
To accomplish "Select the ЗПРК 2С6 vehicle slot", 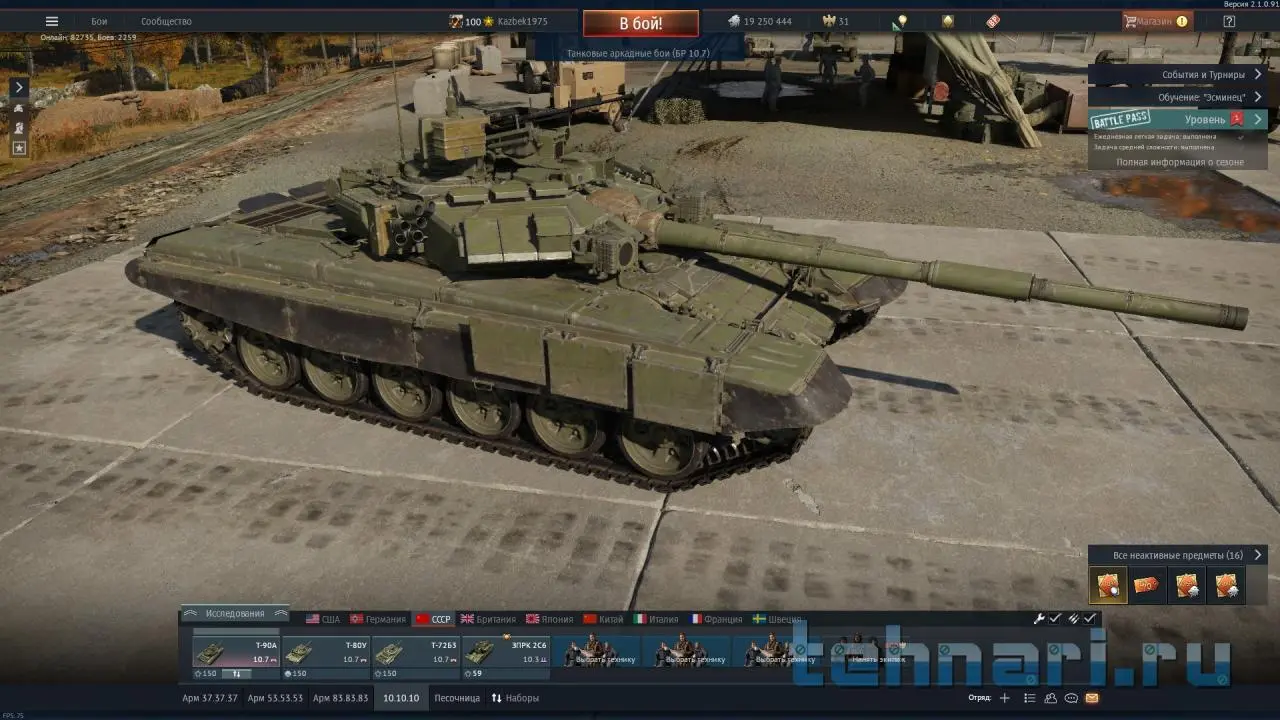I will tap(506, 654).
